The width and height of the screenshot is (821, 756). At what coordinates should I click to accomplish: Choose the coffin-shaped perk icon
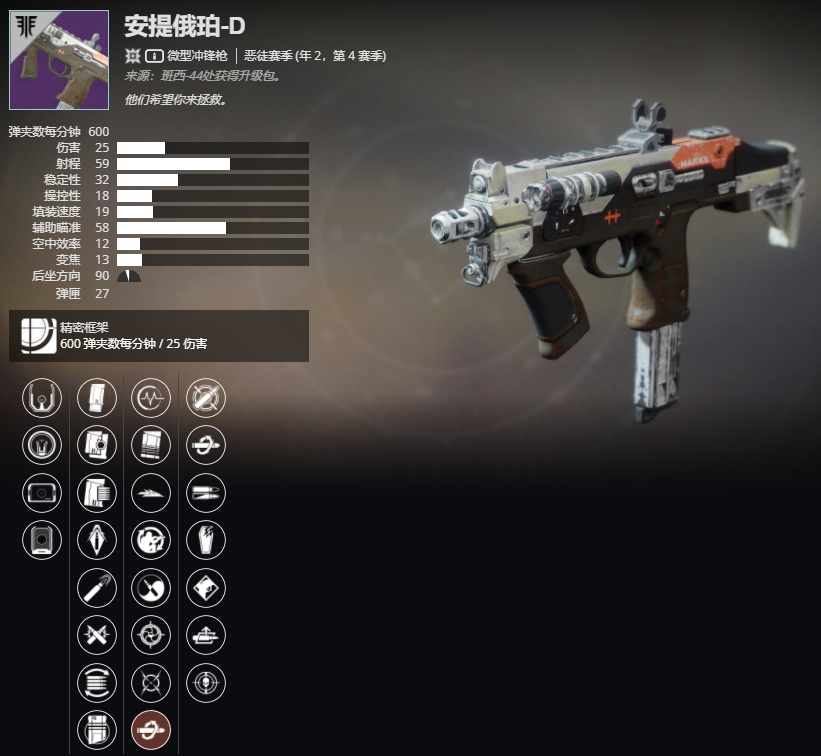coord(206,540)
